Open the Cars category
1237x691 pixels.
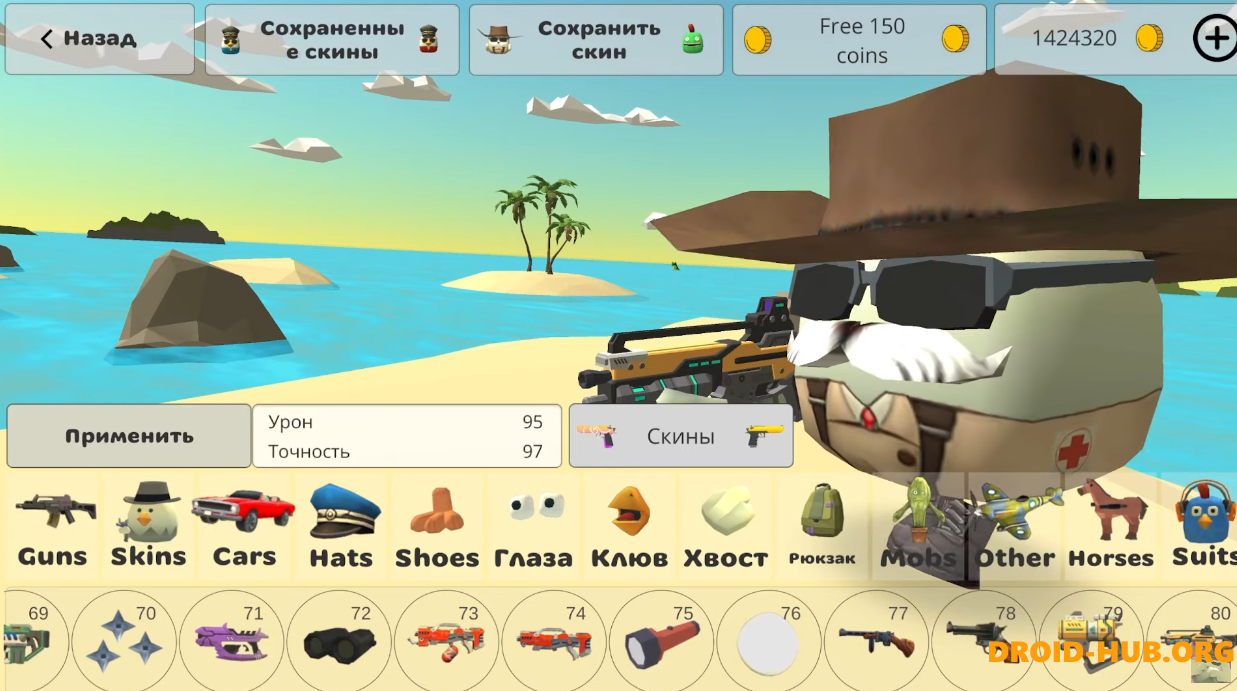(244, 527)
